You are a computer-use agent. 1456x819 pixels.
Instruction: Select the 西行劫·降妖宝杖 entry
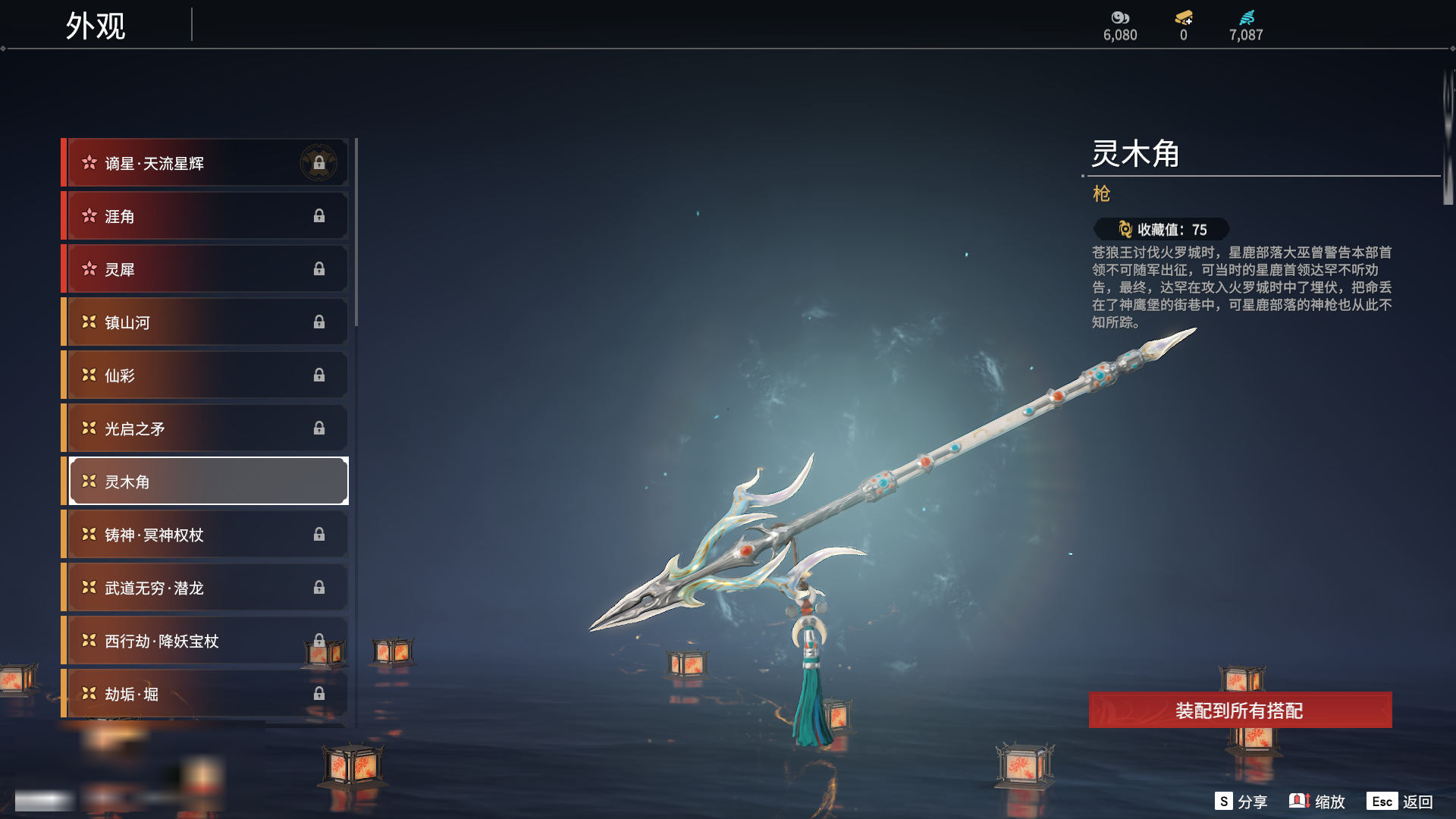point(205,641)
